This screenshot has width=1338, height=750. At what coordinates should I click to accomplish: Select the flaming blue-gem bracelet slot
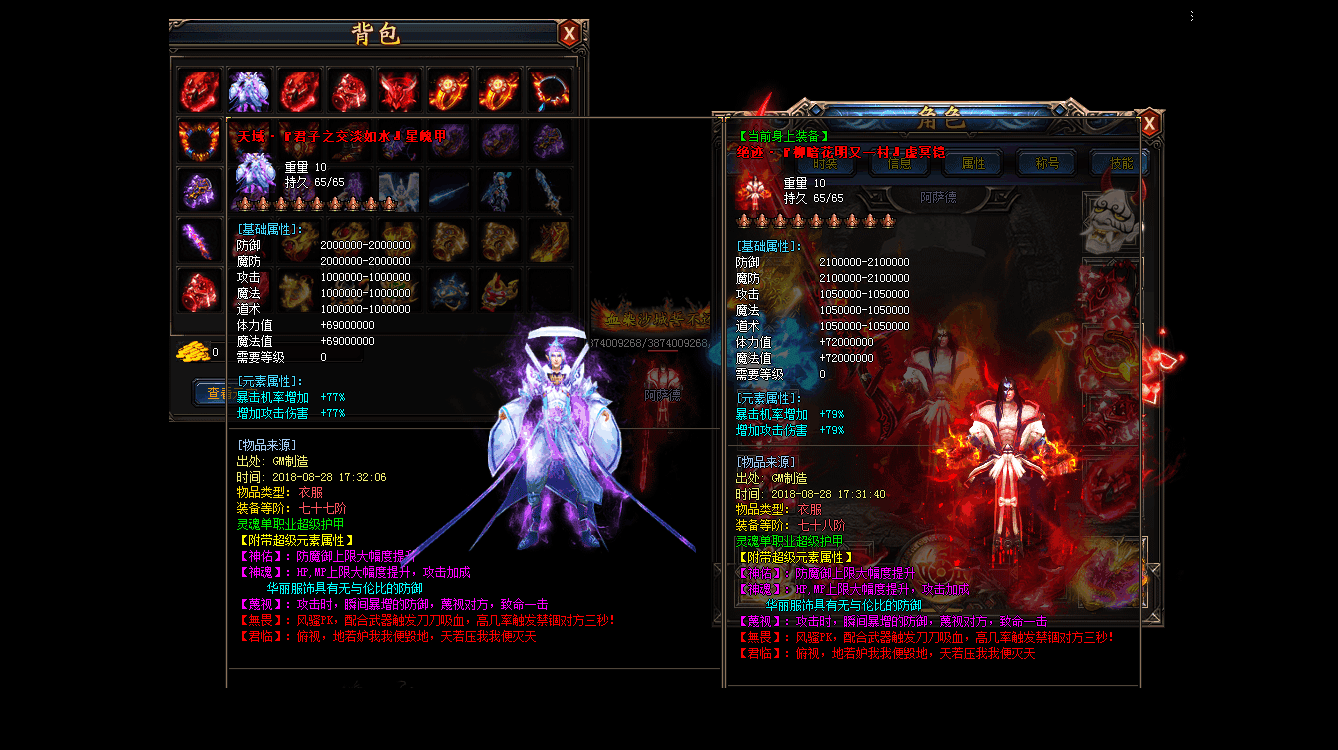tap(550, 91)
